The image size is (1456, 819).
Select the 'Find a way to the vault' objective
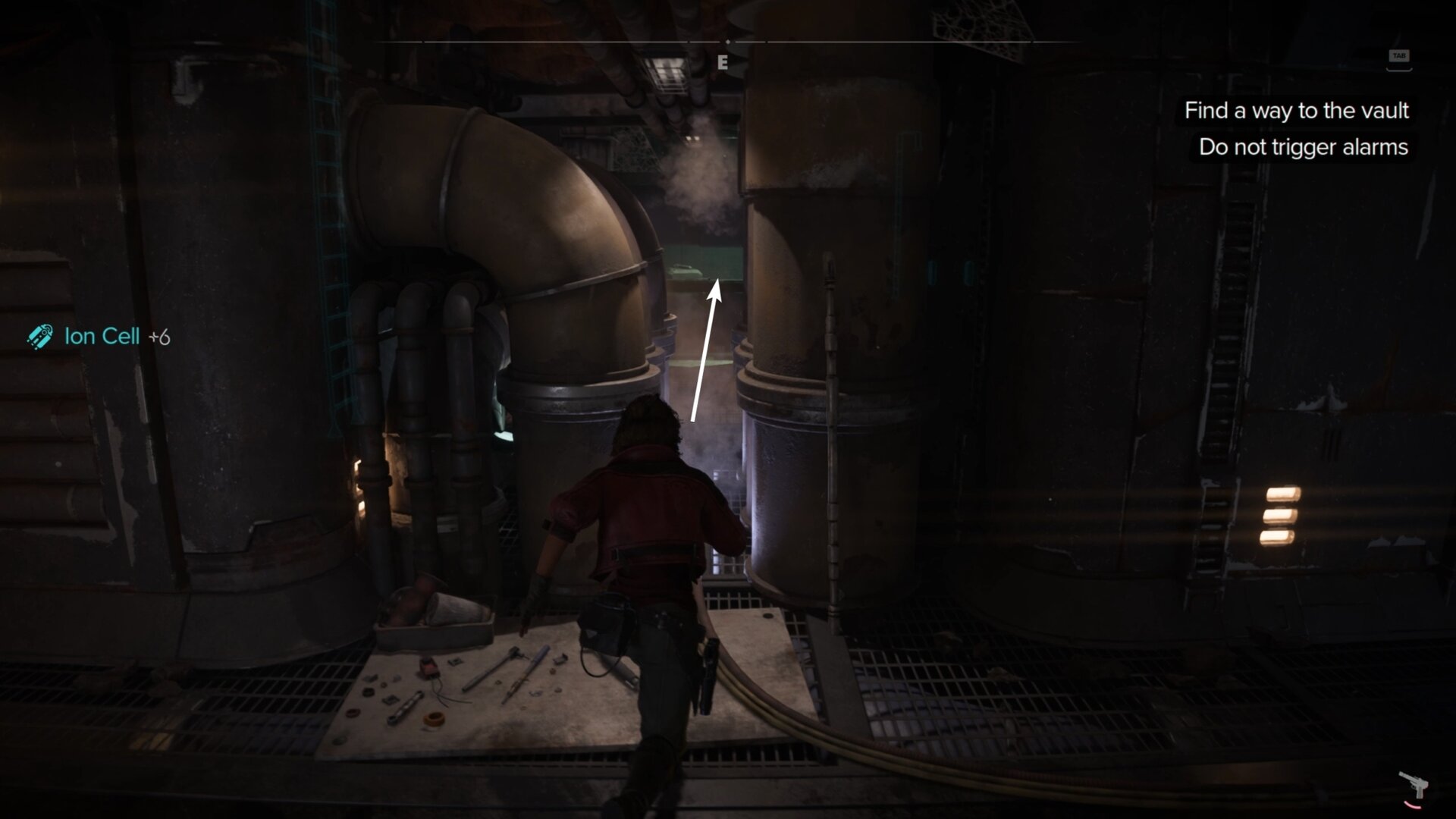[x=1296, y=111]
